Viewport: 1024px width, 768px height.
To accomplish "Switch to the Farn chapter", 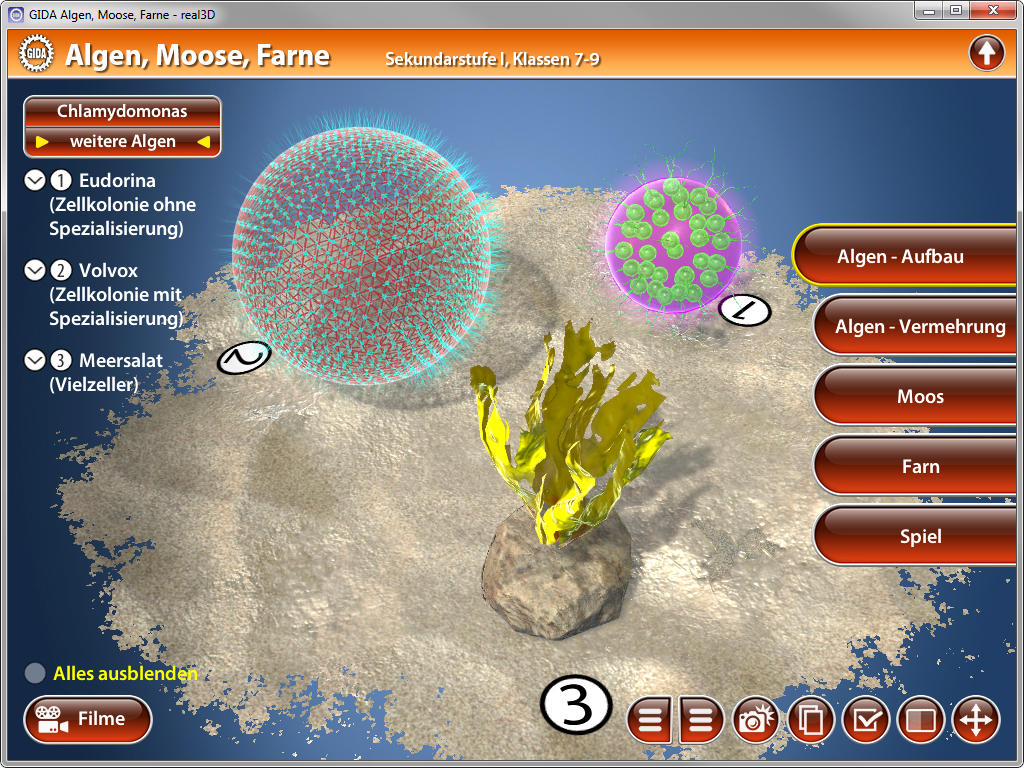I will [918, 467].
